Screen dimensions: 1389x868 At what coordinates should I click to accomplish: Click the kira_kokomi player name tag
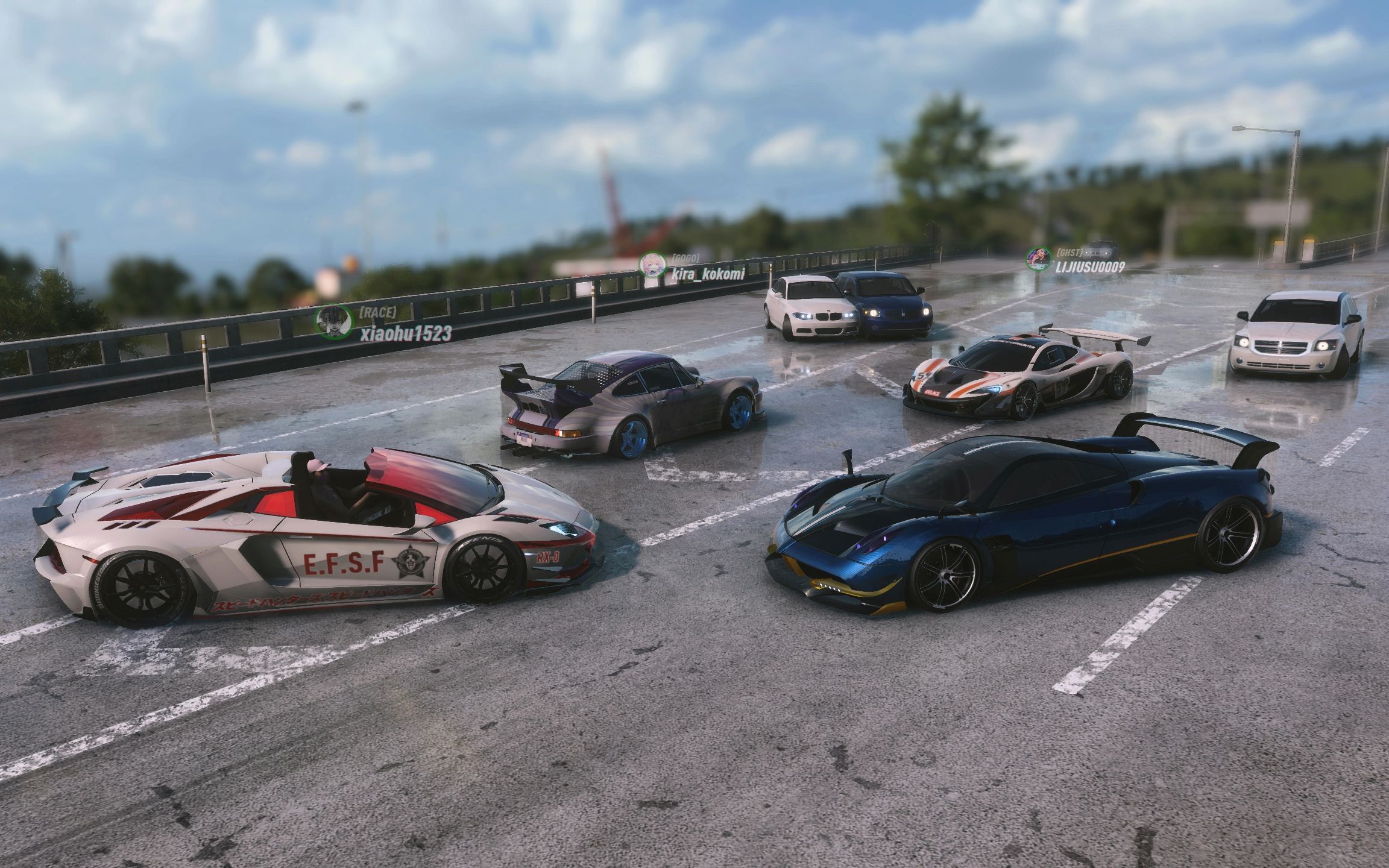708,275
